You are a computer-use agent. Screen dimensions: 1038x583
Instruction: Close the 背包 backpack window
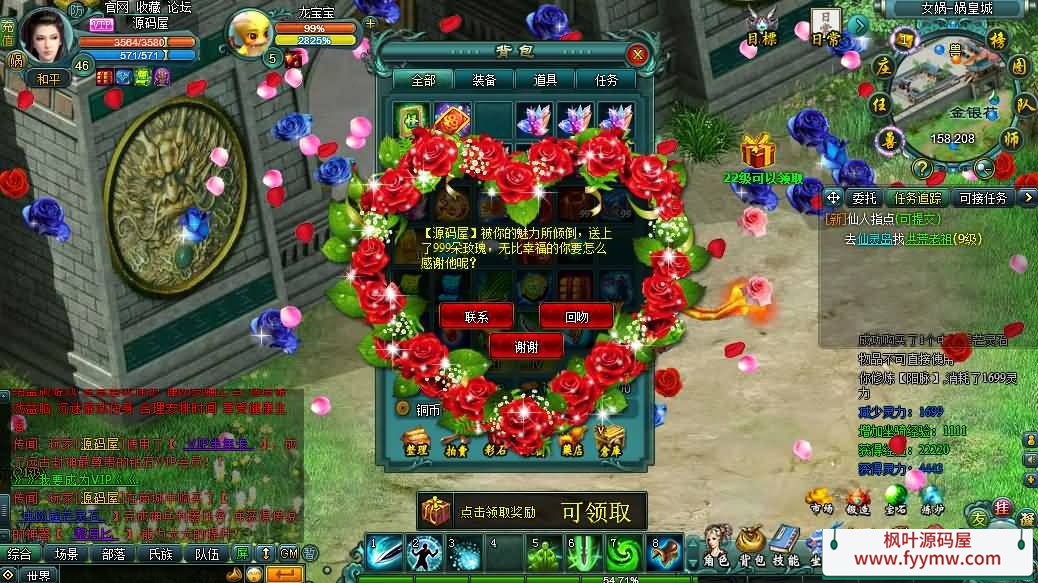click(636, 54)
